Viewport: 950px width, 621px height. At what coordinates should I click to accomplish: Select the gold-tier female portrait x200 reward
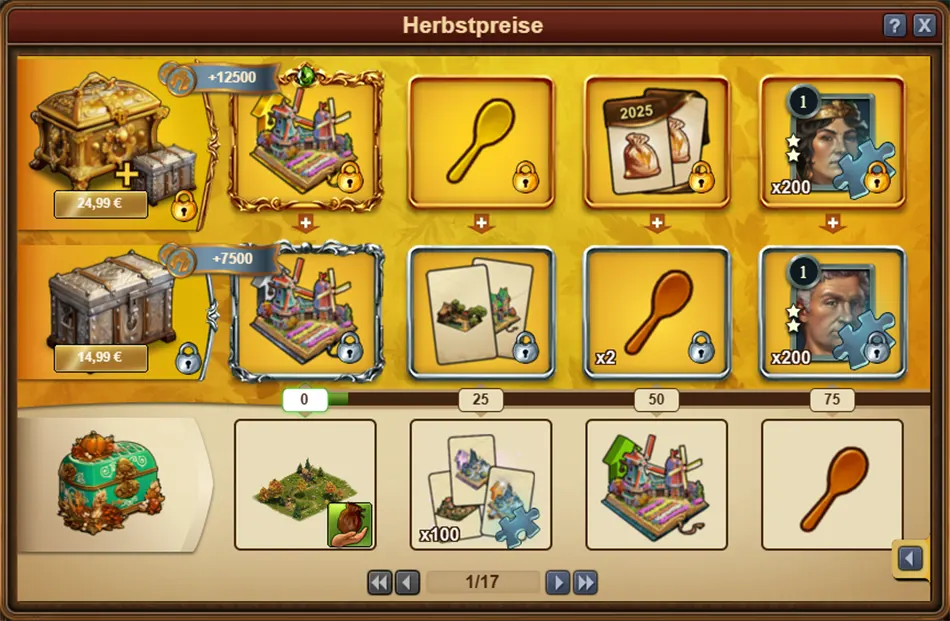(832, 142)
